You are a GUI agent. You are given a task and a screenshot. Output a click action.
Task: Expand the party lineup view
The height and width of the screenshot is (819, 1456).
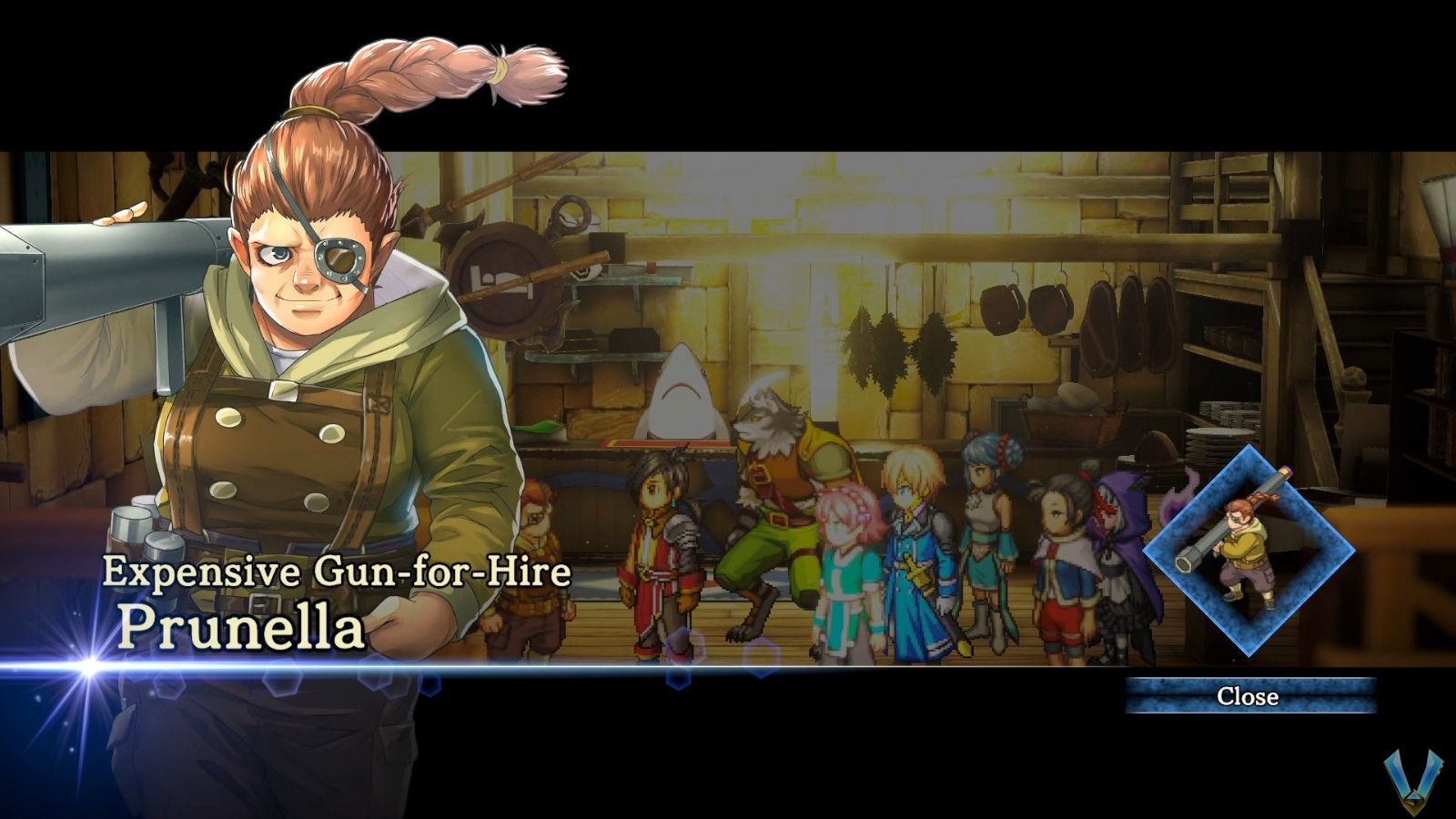pyautogui.click(x=819, y=546)
